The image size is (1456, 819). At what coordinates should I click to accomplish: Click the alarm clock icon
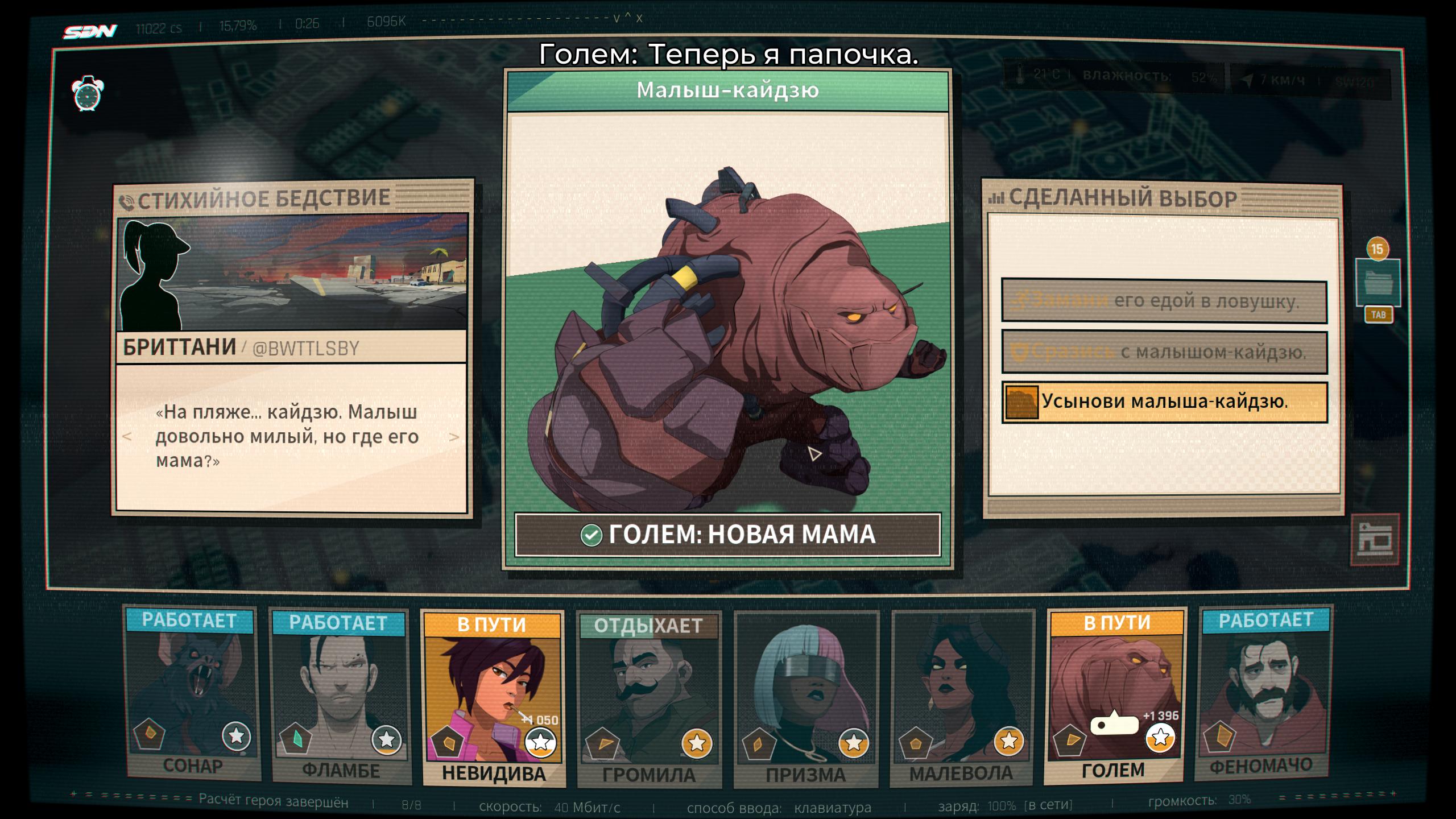(x=88, y=93)
